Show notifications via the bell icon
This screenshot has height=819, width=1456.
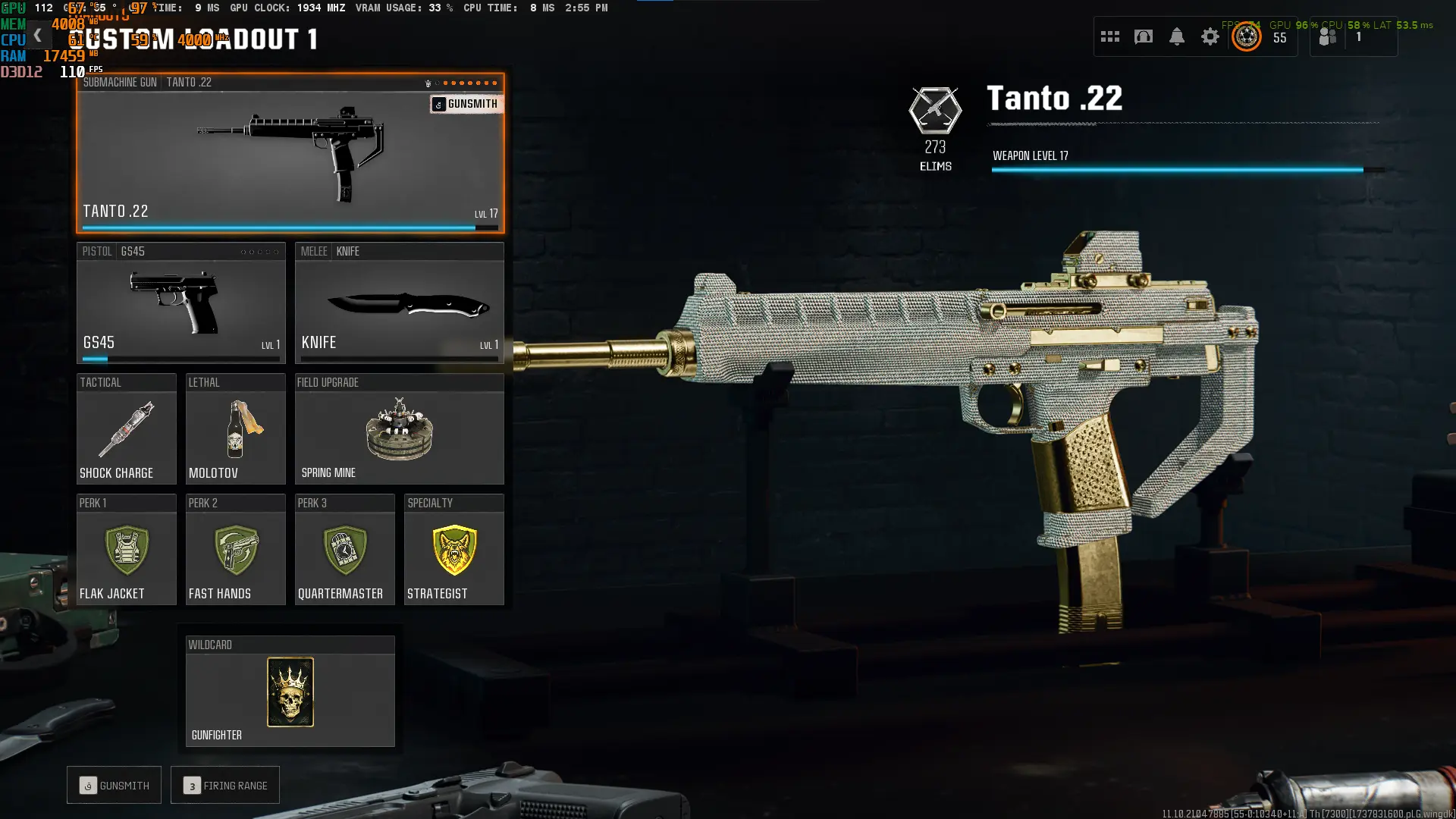[x=1176, y=36]
